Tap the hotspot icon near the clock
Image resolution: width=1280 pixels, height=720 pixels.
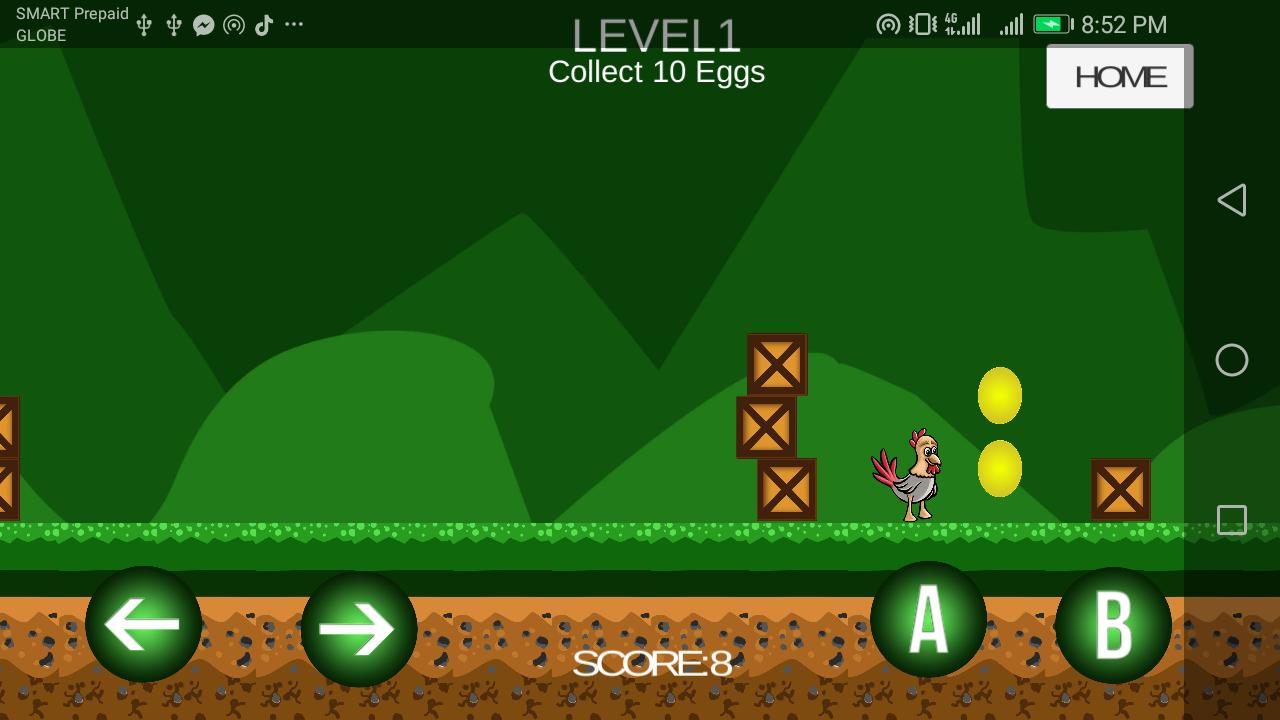tap(887, 23)
